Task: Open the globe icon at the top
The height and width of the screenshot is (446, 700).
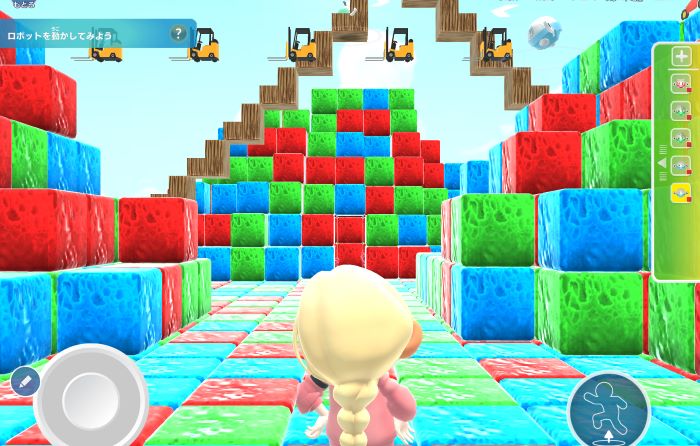Action: pos(544,31)
